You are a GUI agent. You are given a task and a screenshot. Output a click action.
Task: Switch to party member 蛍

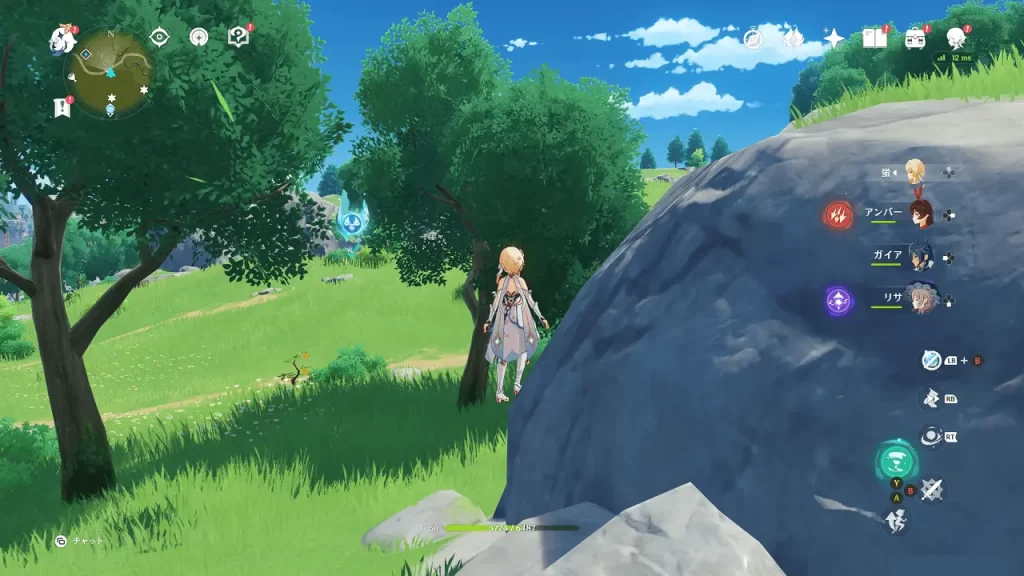[914, 171]
